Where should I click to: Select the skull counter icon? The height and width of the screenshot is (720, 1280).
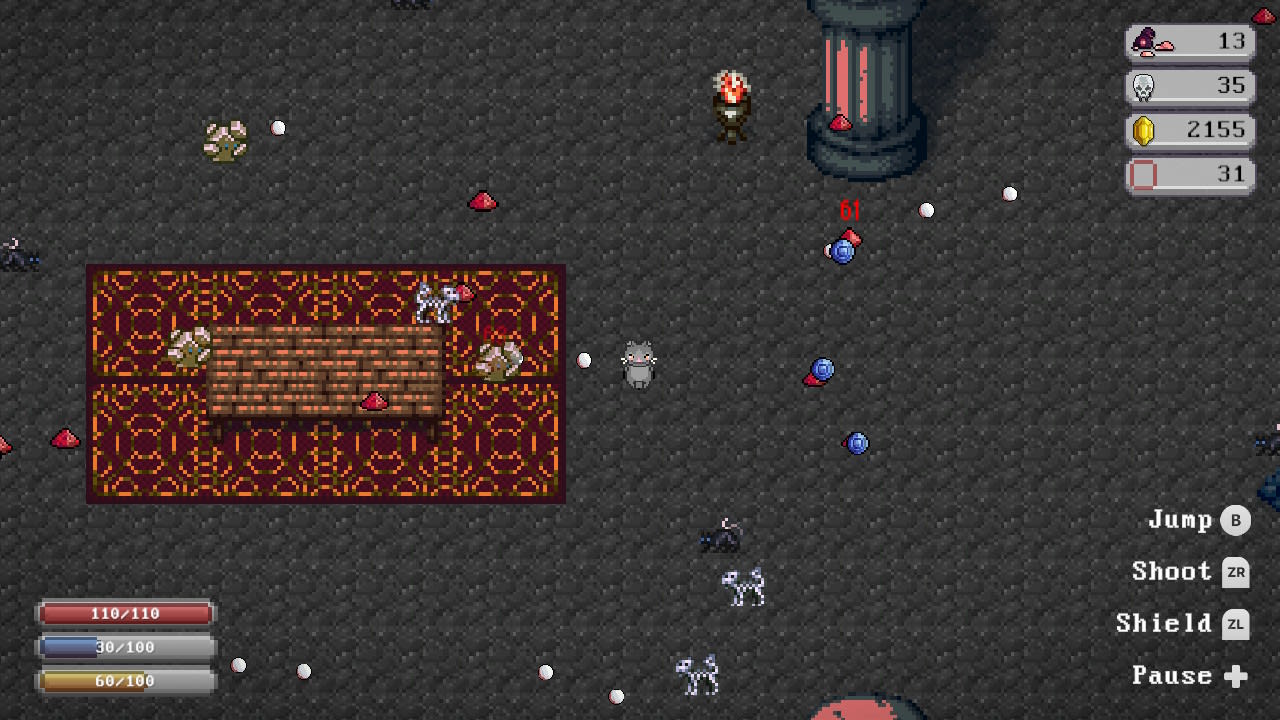coord(1141,86)
